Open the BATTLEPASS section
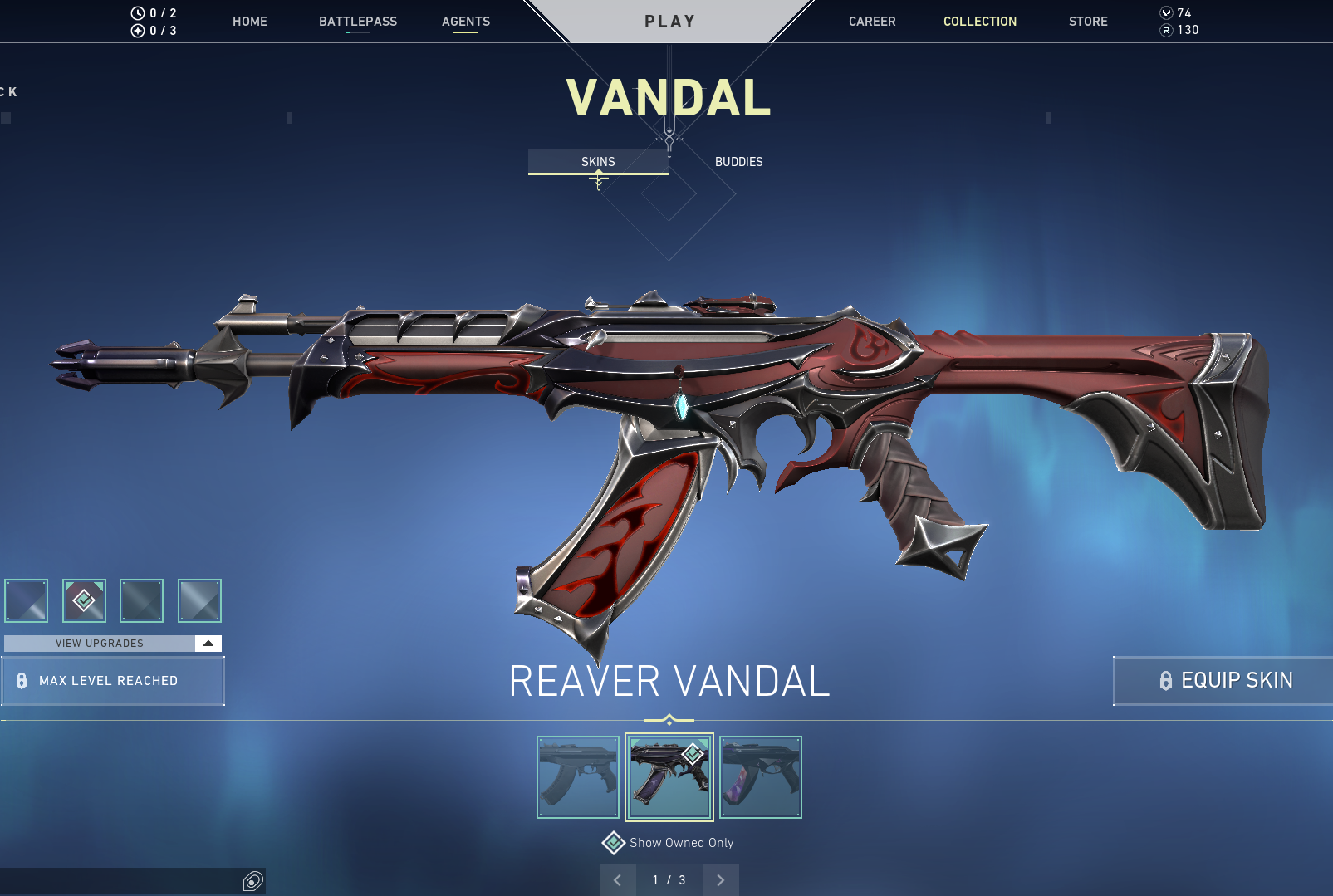The height and width of the screenshot is (896, 1333). [358, 22]
